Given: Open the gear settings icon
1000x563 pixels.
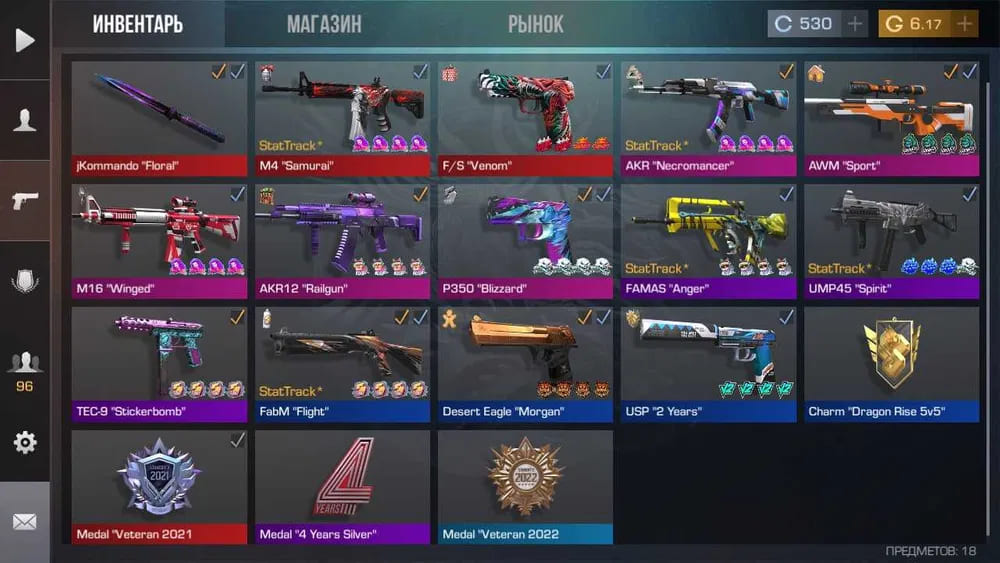Looking at the screenshot, I should click(x=25, y=442).
